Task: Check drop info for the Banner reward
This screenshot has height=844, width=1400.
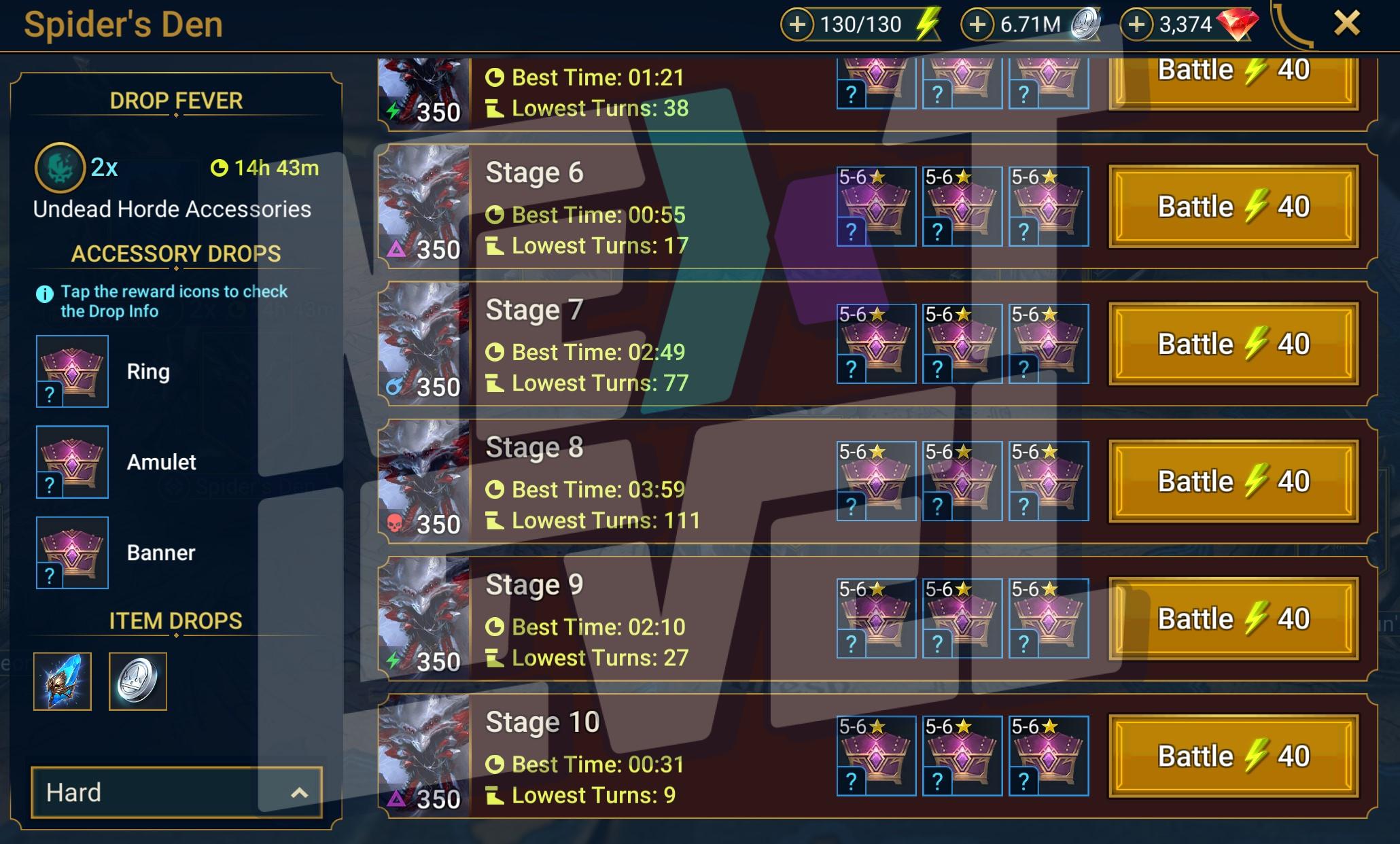Action: (x=72, y=552)
